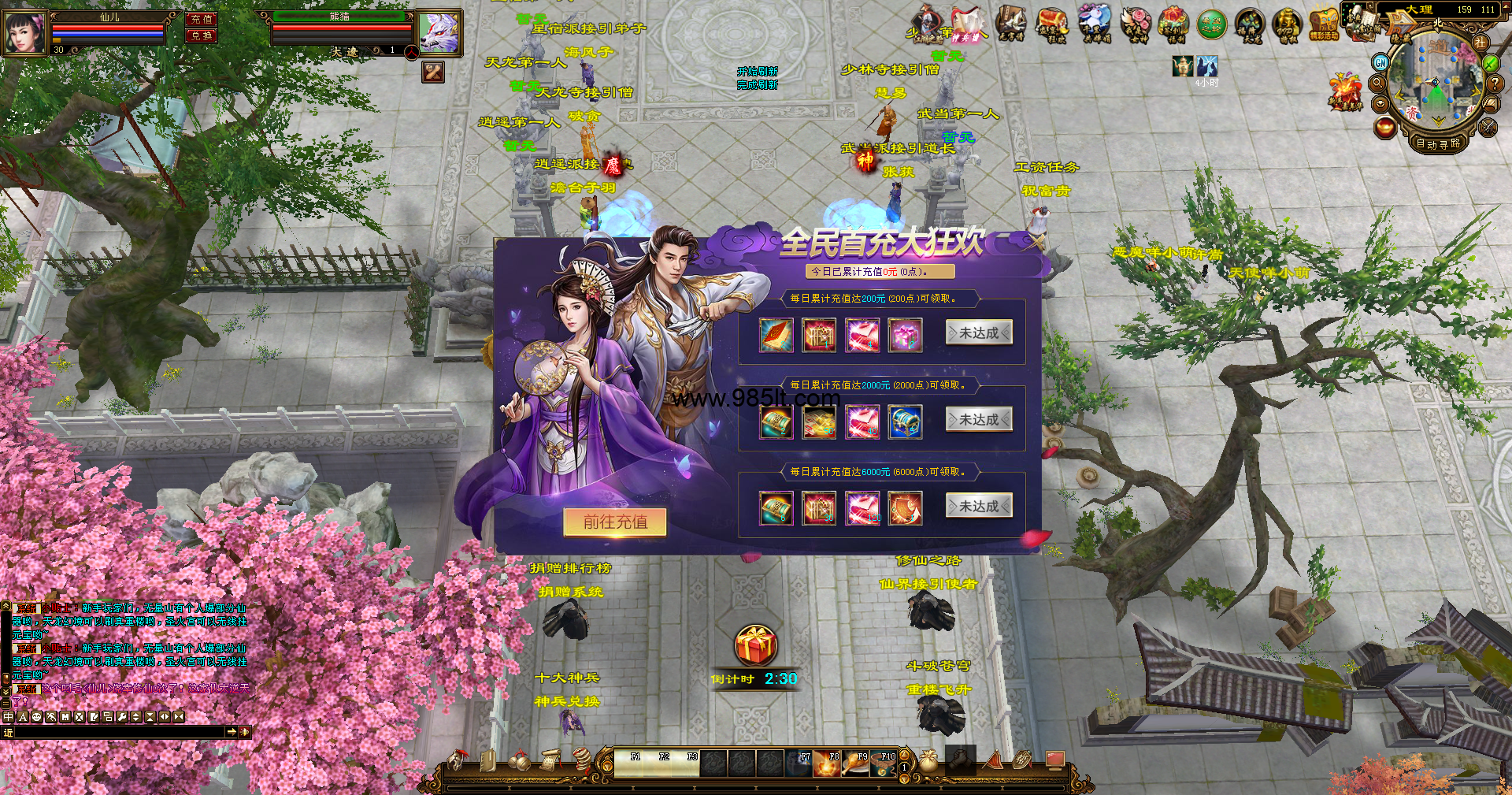Open the VIP特权 privileges icon

1287,21
